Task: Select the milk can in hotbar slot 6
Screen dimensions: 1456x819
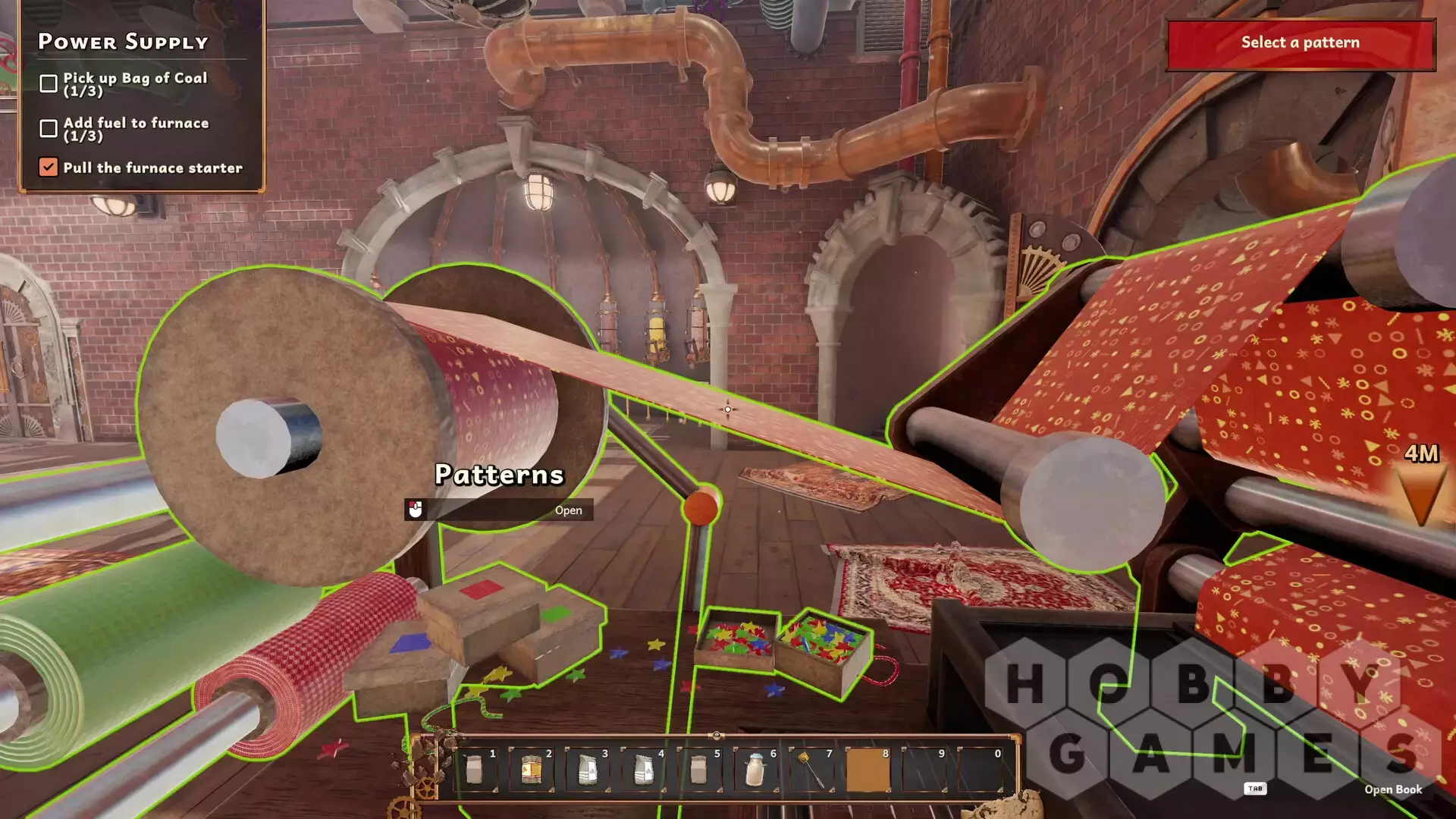Action: coord(755,770)
